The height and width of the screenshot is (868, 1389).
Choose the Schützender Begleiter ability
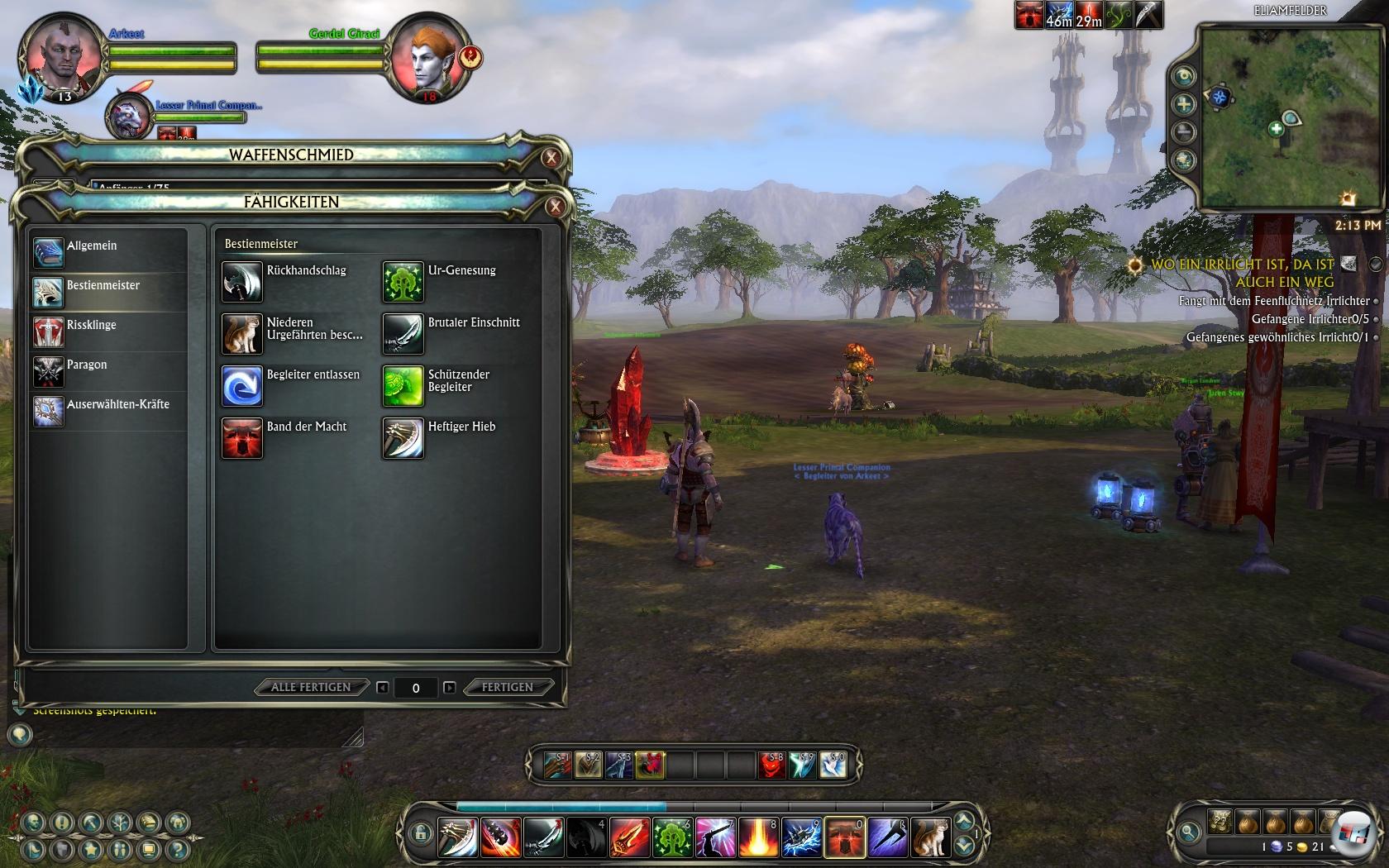(x=403, y=386)
